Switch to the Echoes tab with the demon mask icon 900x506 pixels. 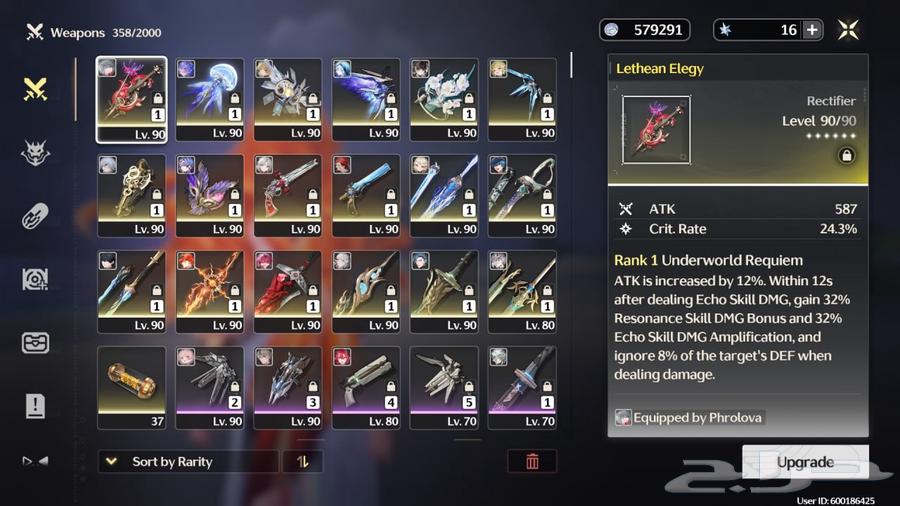(36, 152)
